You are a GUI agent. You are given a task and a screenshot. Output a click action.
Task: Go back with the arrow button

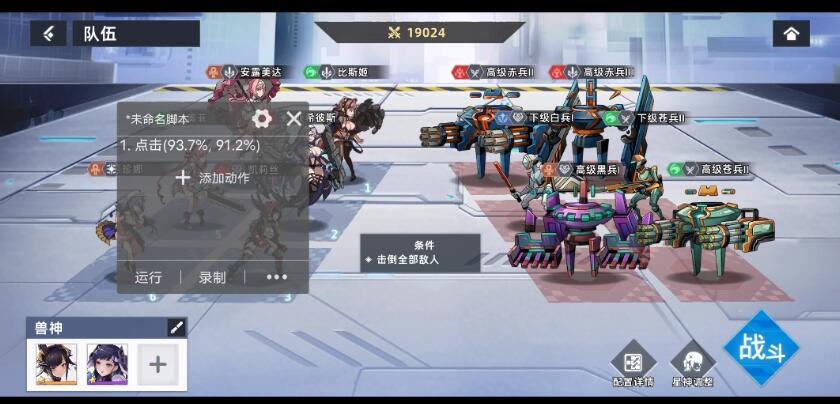pyautogui.click(x=48, y=33)
